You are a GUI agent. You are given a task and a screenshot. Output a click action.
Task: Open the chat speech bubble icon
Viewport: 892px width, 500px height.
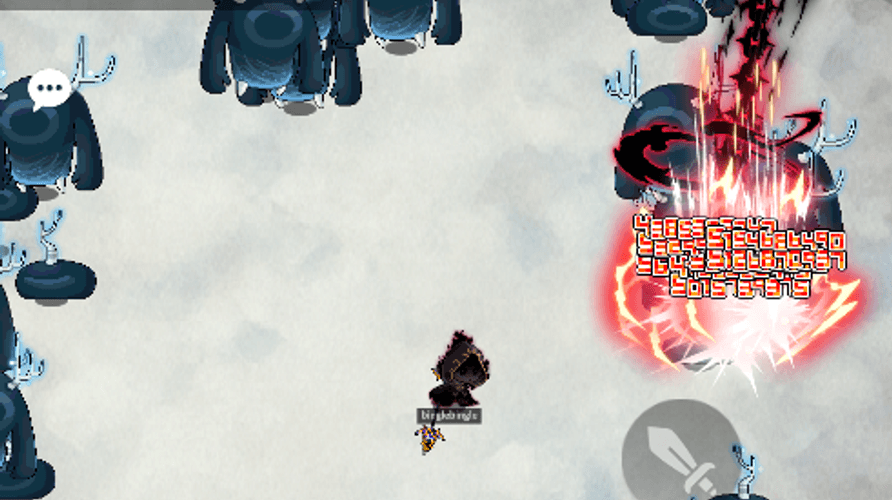49,89
